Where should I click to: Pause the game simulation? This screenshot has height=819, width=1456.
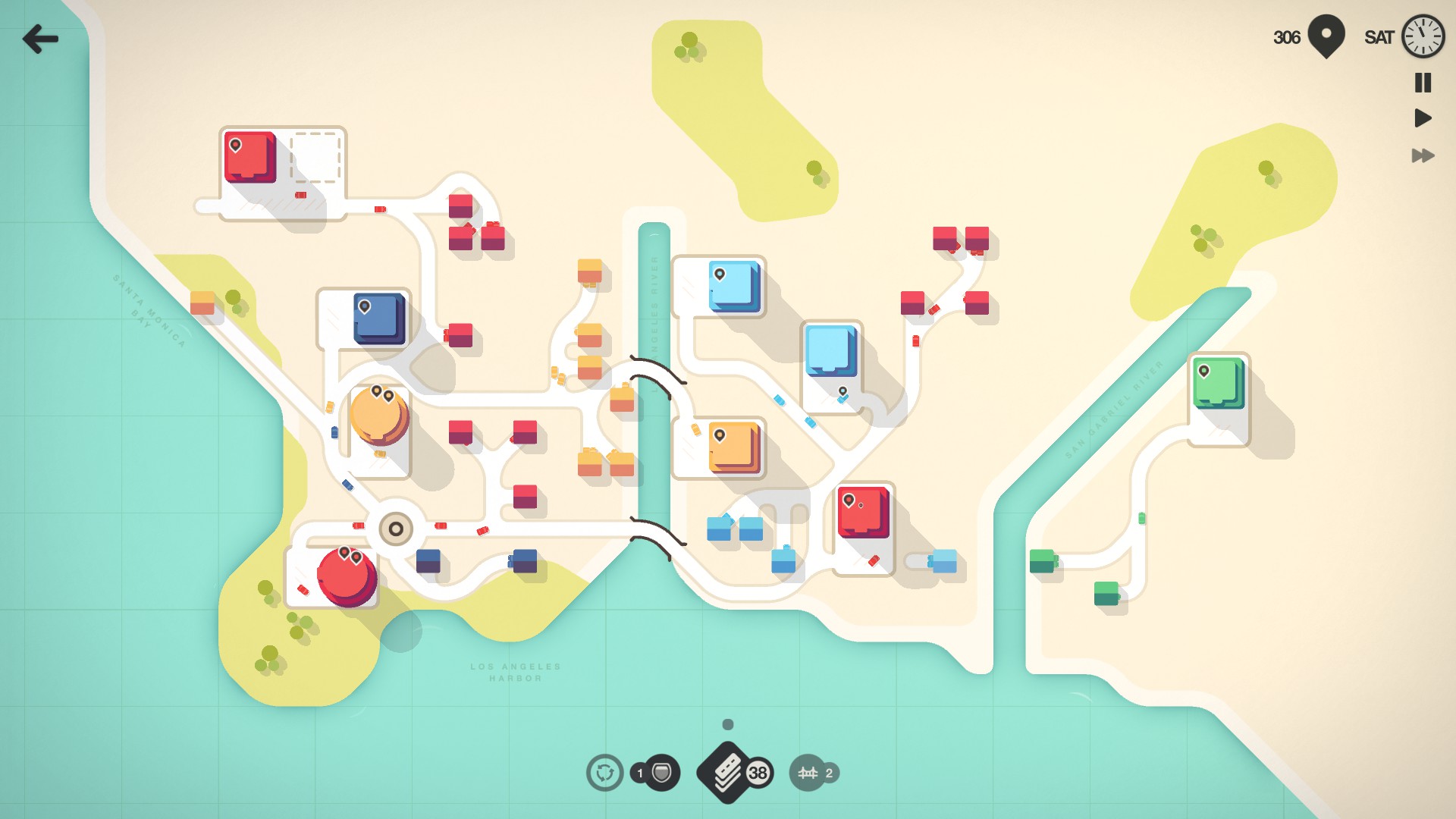1423,83
